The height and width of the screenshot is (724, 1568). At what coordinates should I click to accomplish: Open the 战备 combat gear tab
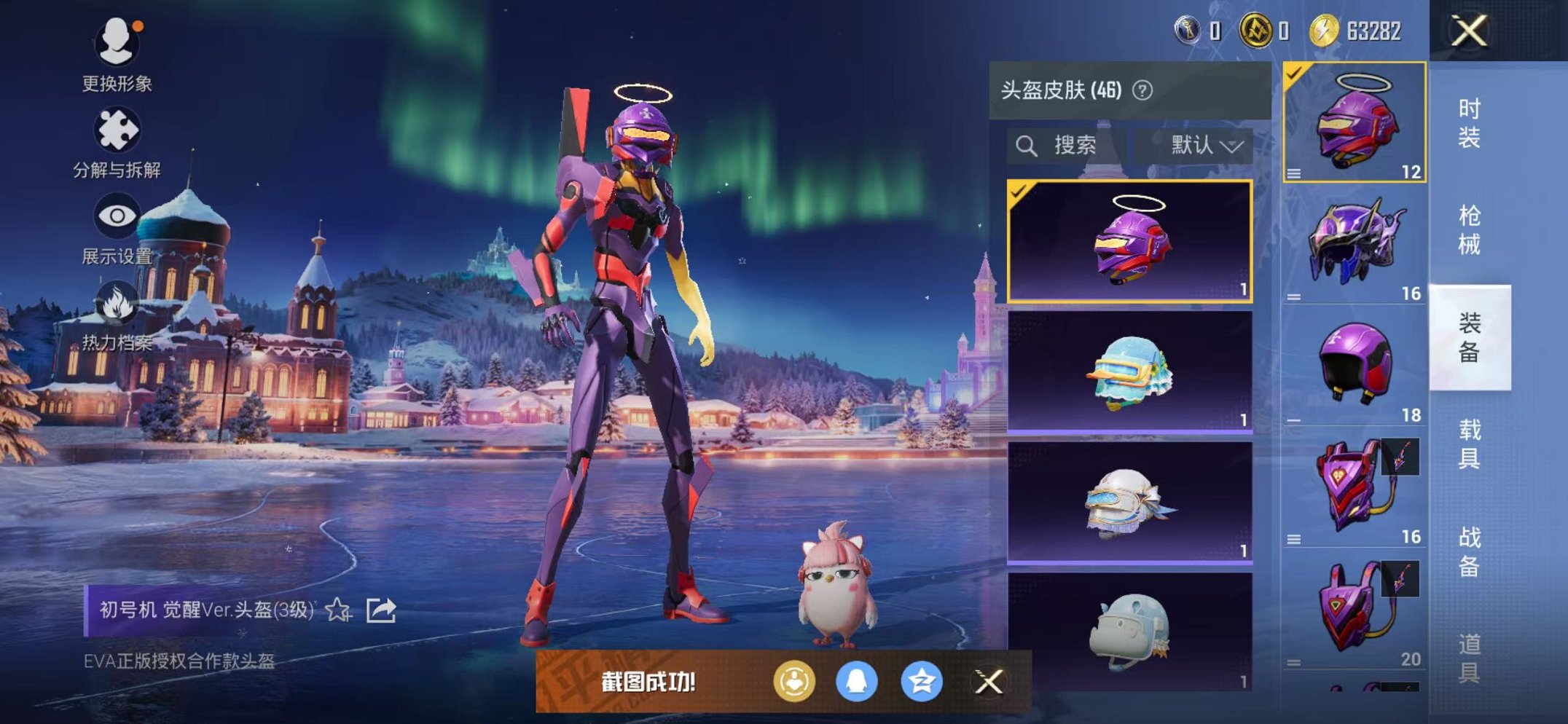[x=1469, y=551]
